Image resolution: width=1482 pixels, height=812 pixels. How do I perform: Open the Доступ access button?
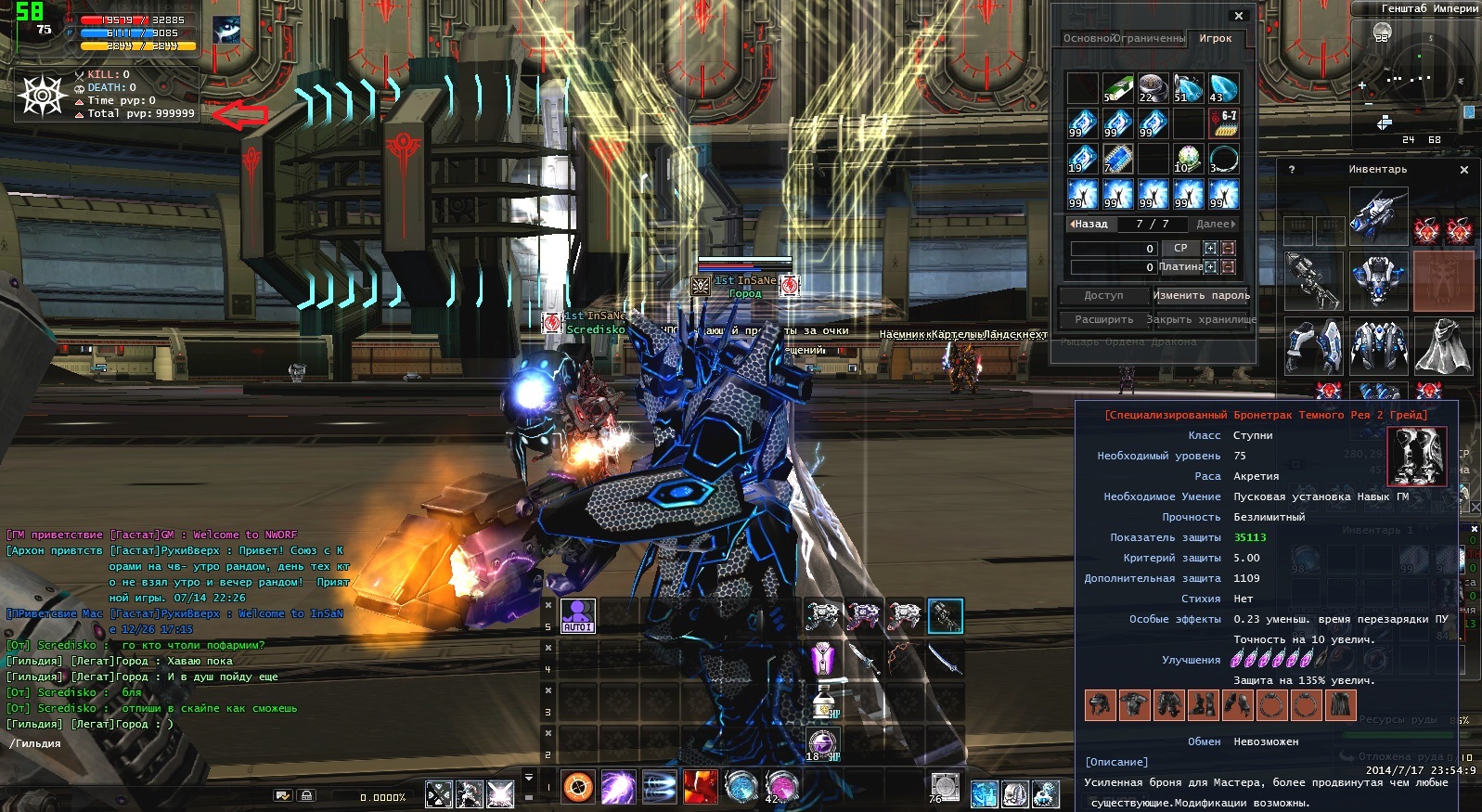[1103, 296]
